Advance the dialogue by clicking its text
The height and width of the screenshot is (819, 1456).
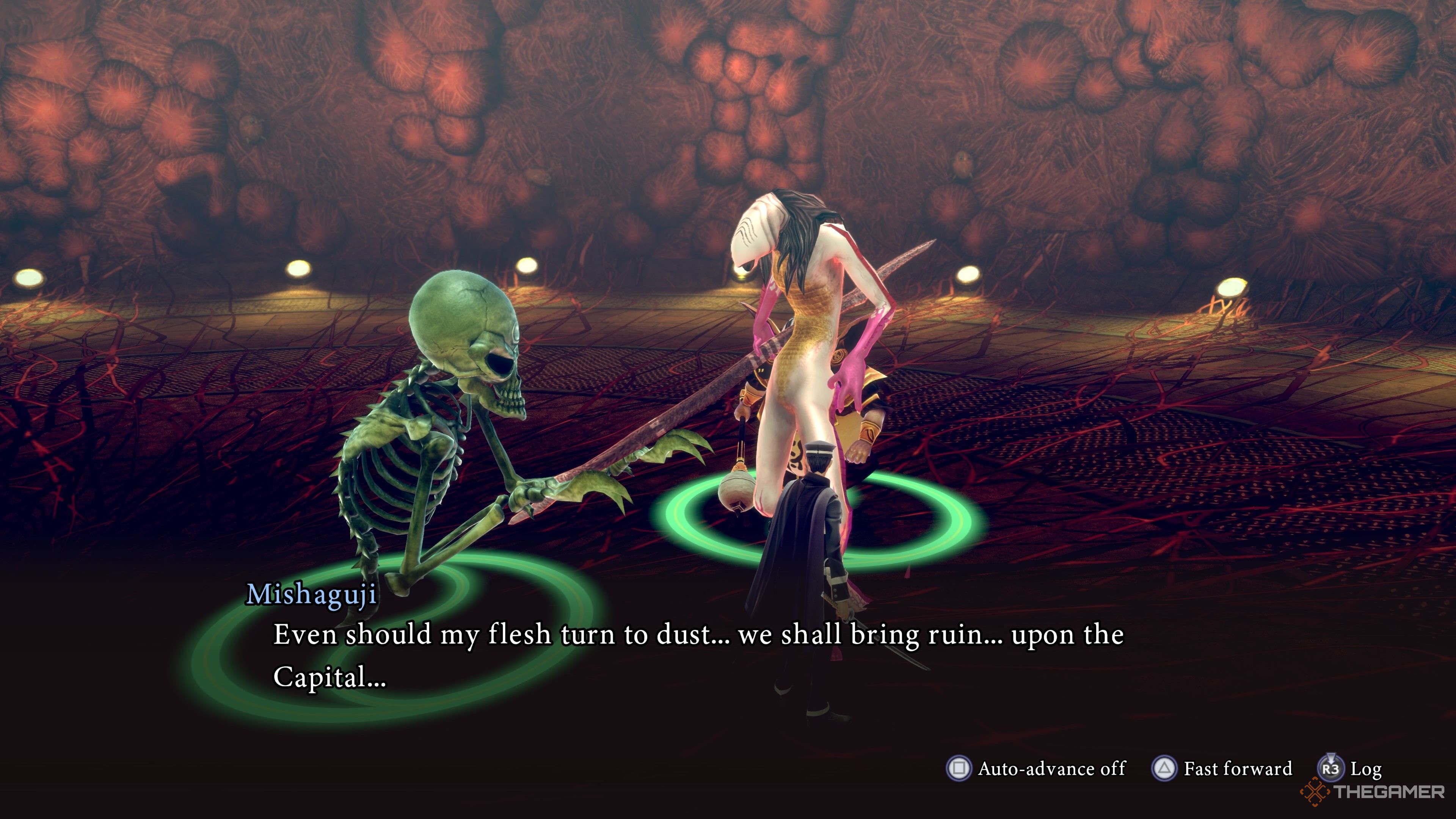point(678,656)
